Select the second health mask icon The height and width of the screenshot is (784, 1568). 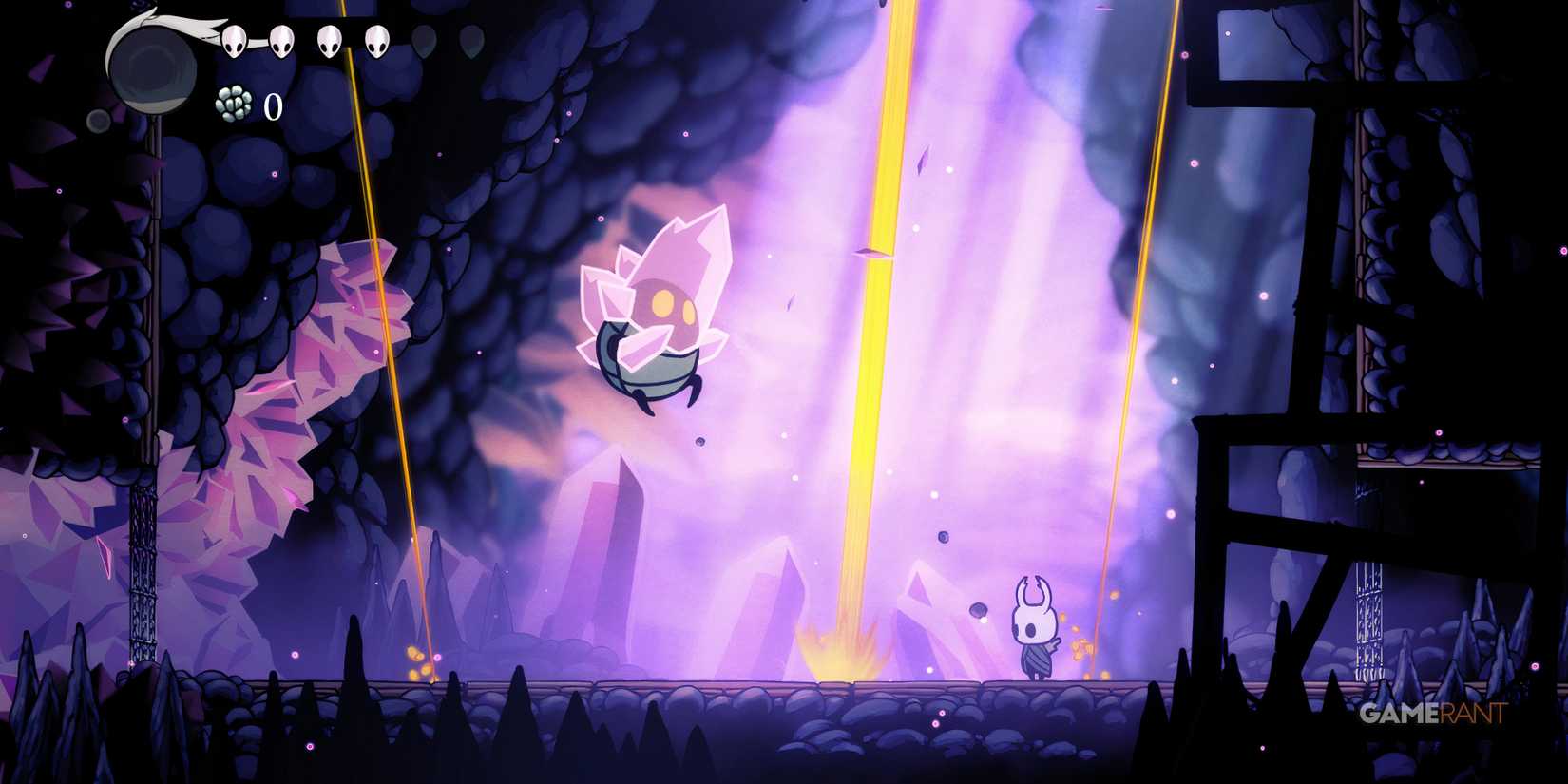[281, 43]
